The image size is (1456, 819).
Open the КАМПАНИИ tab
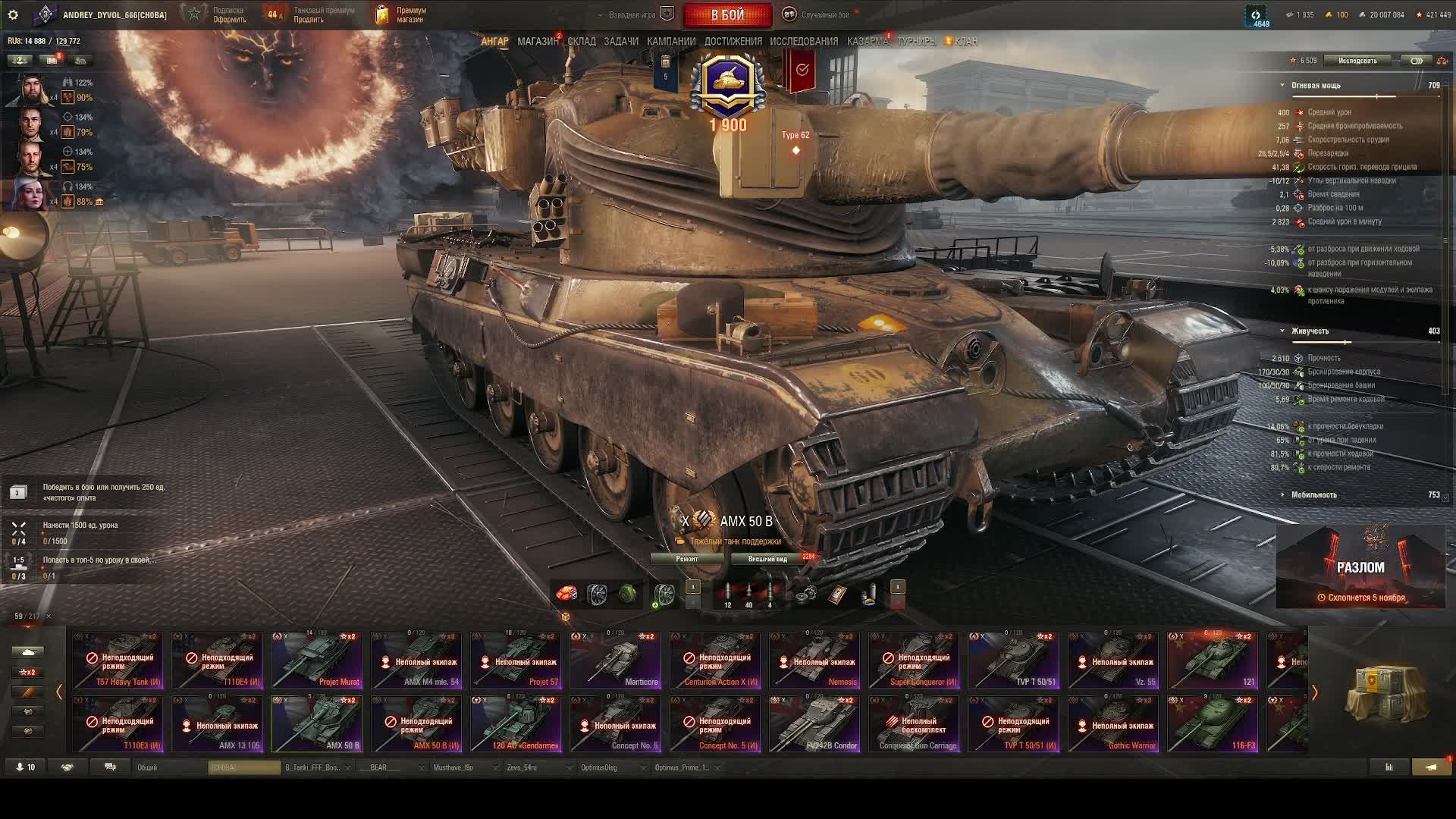pyautogui.click(x=671, y=42)
